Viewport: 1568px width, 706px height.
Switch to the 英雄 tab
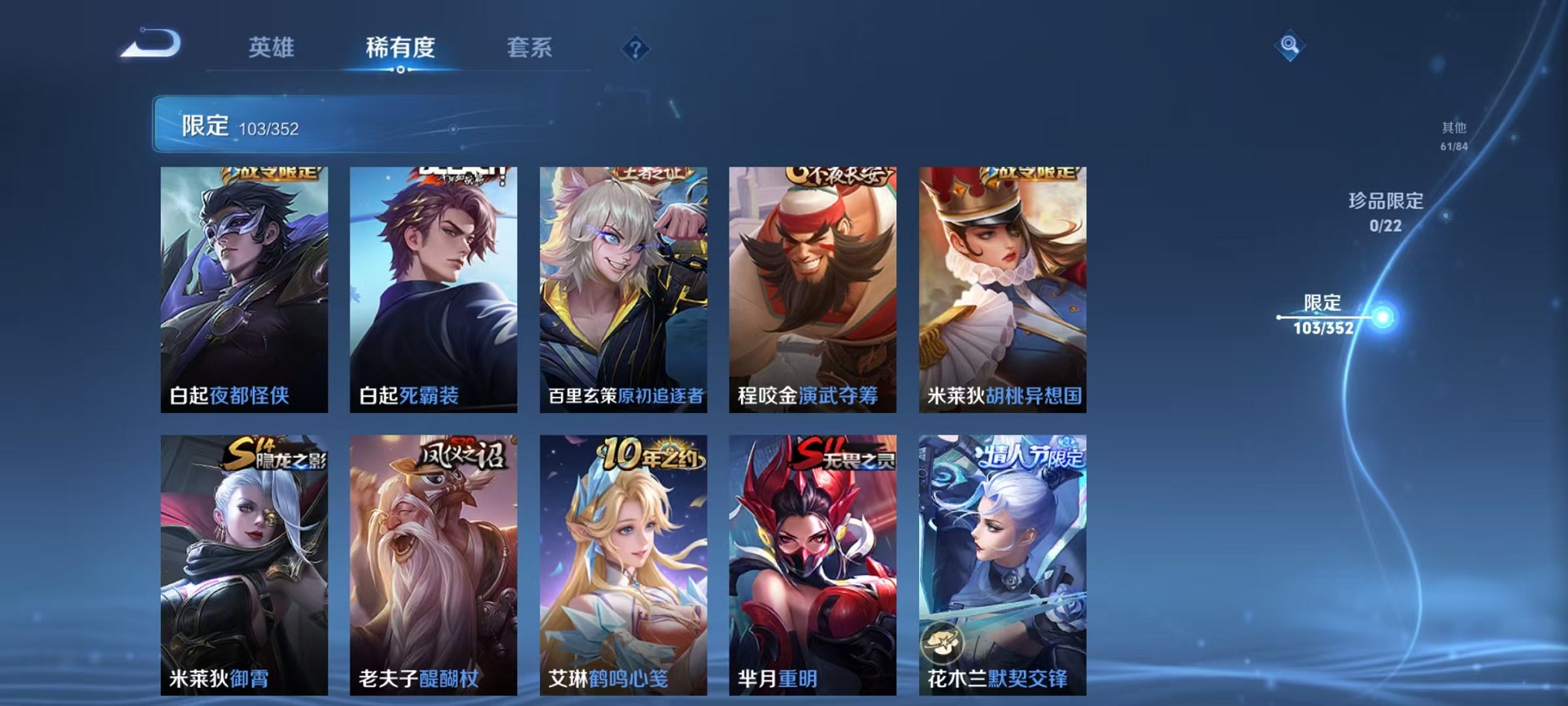(273, 46)
